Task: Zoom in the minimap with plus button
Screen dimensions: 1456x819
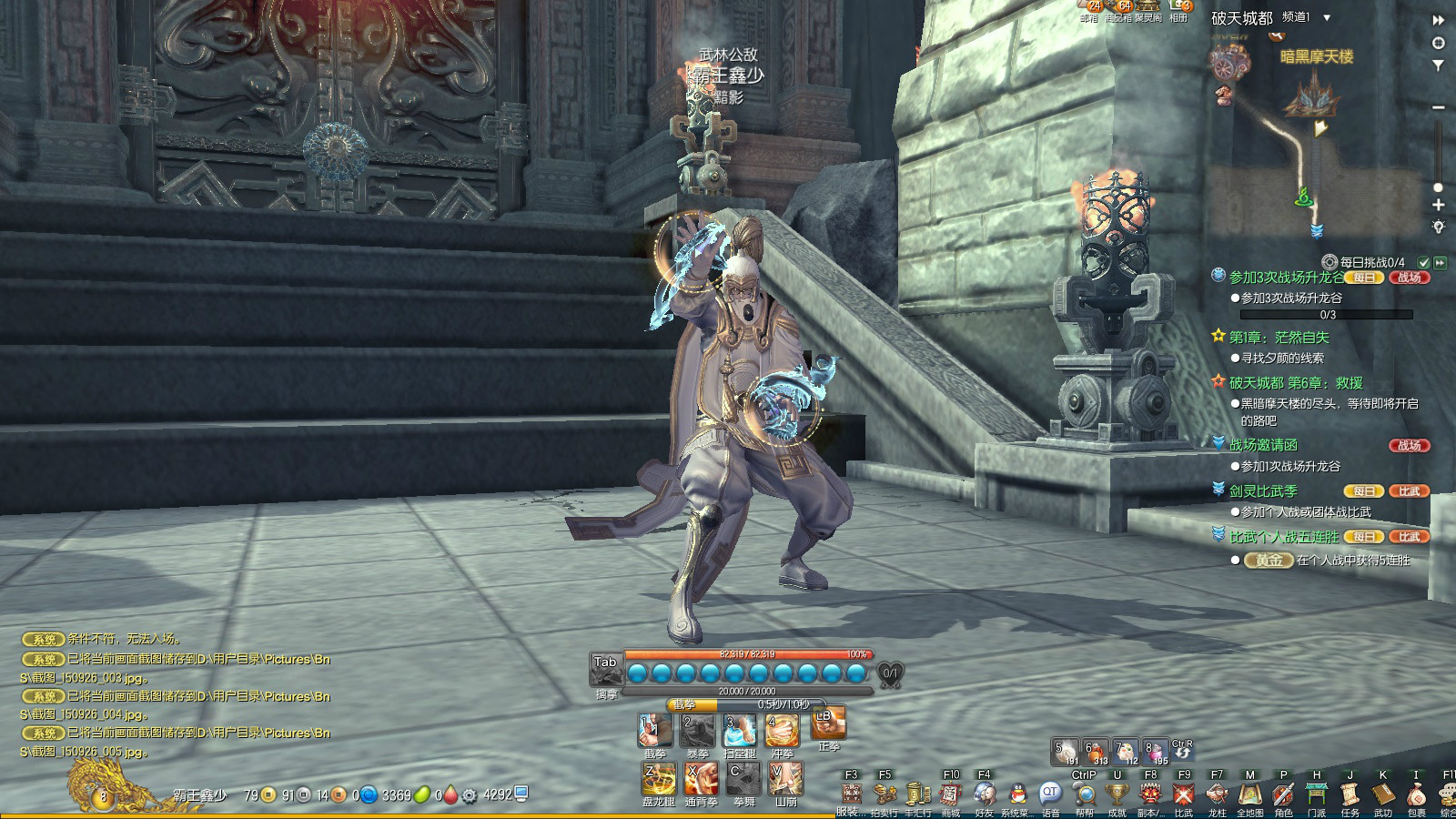Action: pos(1439,206)
